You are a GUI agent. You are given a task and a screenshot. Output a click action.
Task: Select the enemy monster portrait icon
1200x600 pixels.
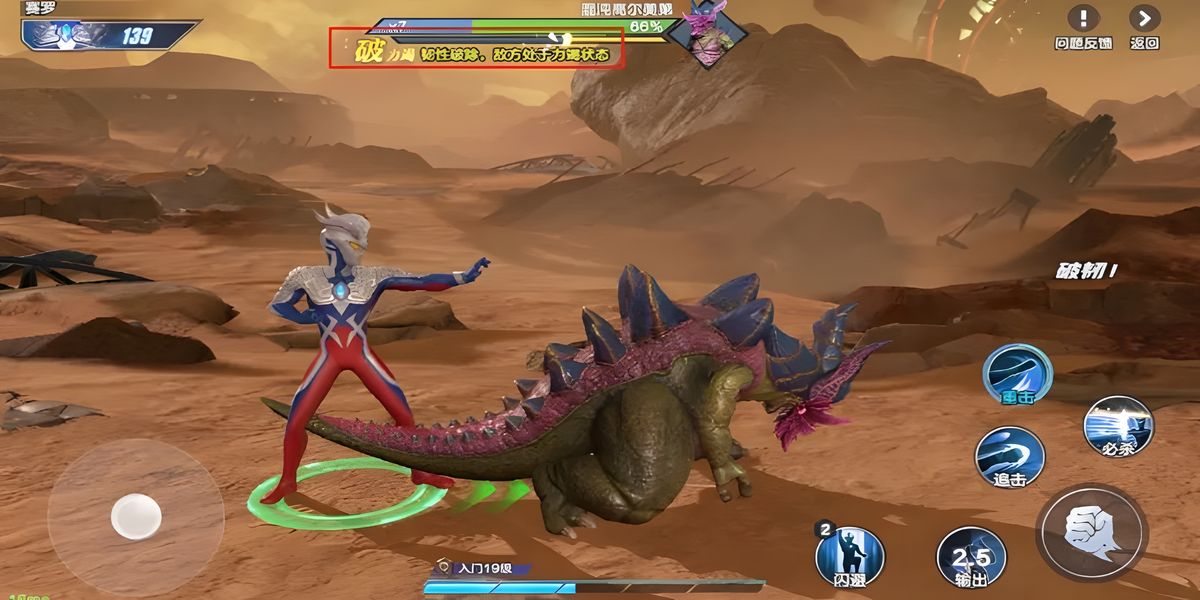click(707, 34)
